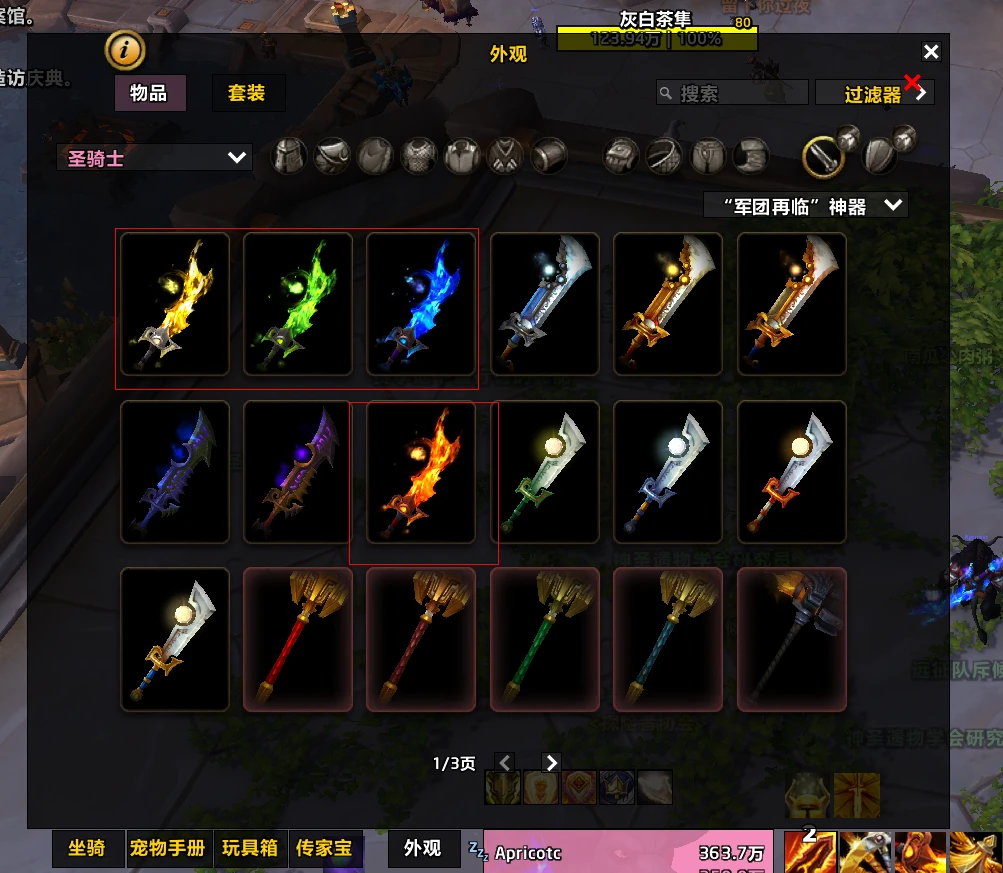Choose the black hammer appearance
The image size is (1003, 873).
[x=791, y=639]
